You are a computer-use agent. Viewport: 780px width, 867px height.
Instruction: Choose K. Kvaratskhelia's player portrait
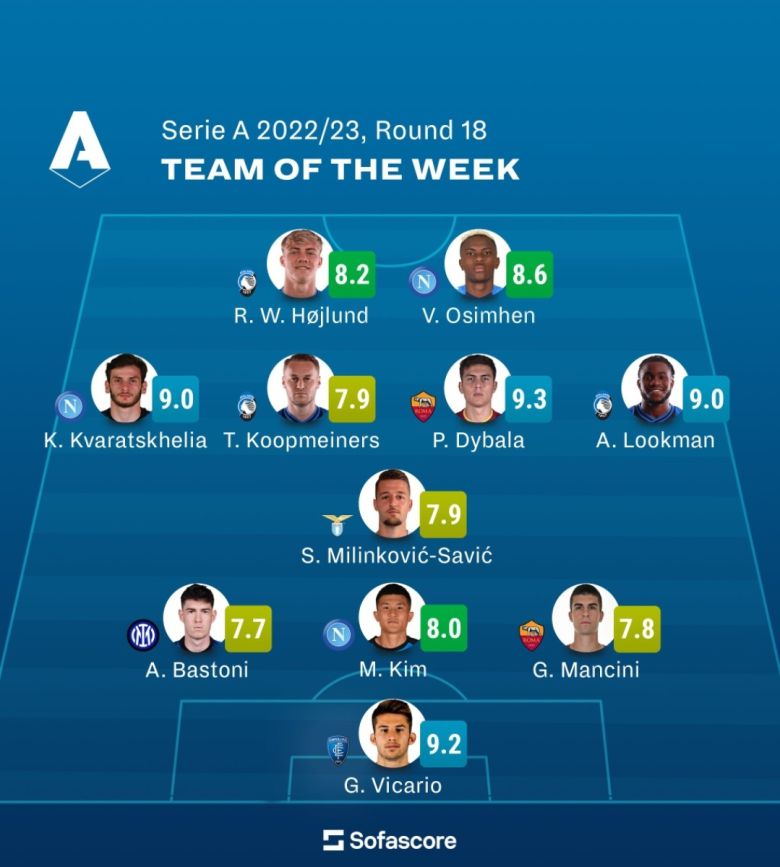[124, 389]
